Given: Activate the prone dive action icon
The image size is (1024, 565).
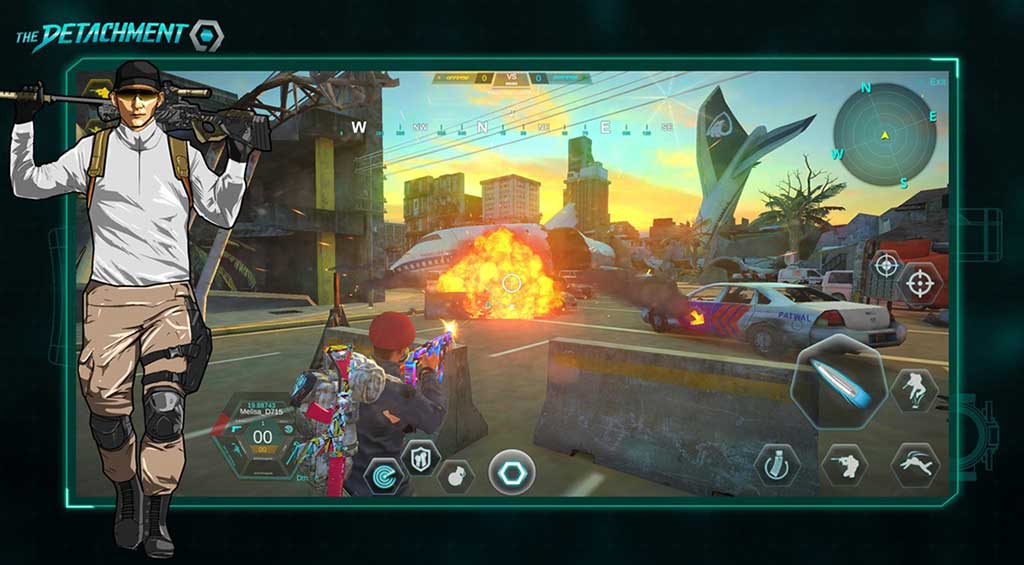Looking at the screenshot, I should pyautogui.click(x=915, y=465).
